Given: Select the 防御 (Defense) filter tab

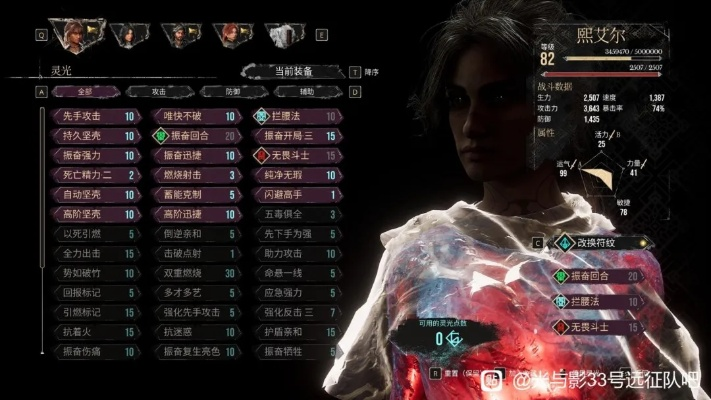Looking at the screenshot, I should (232, 91).
